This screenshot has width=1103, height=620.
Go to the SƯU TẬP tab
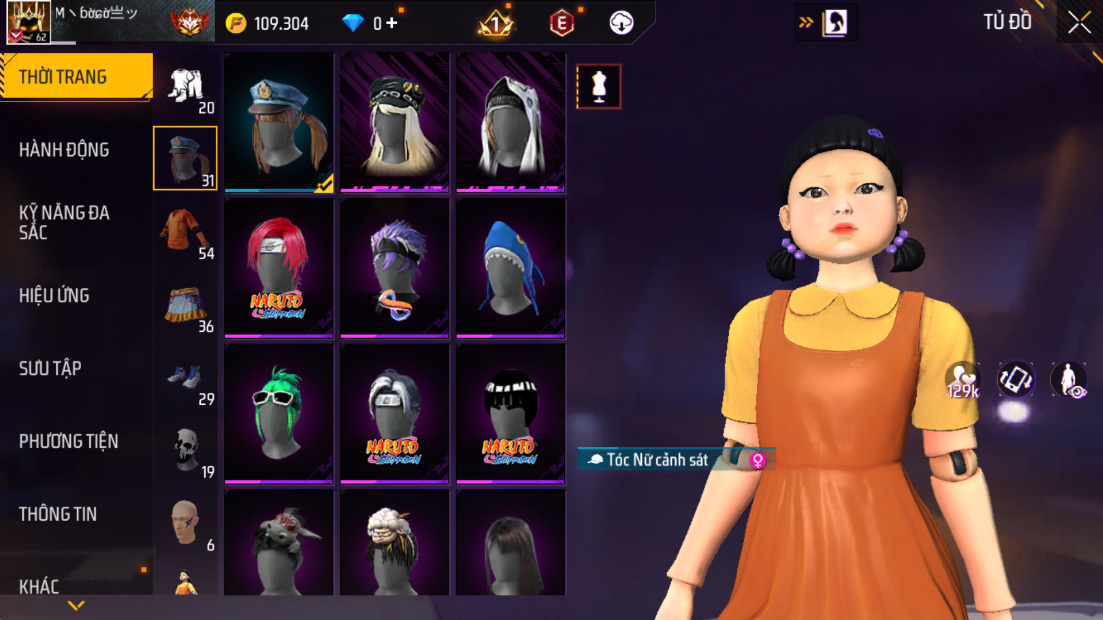[50, 369]
